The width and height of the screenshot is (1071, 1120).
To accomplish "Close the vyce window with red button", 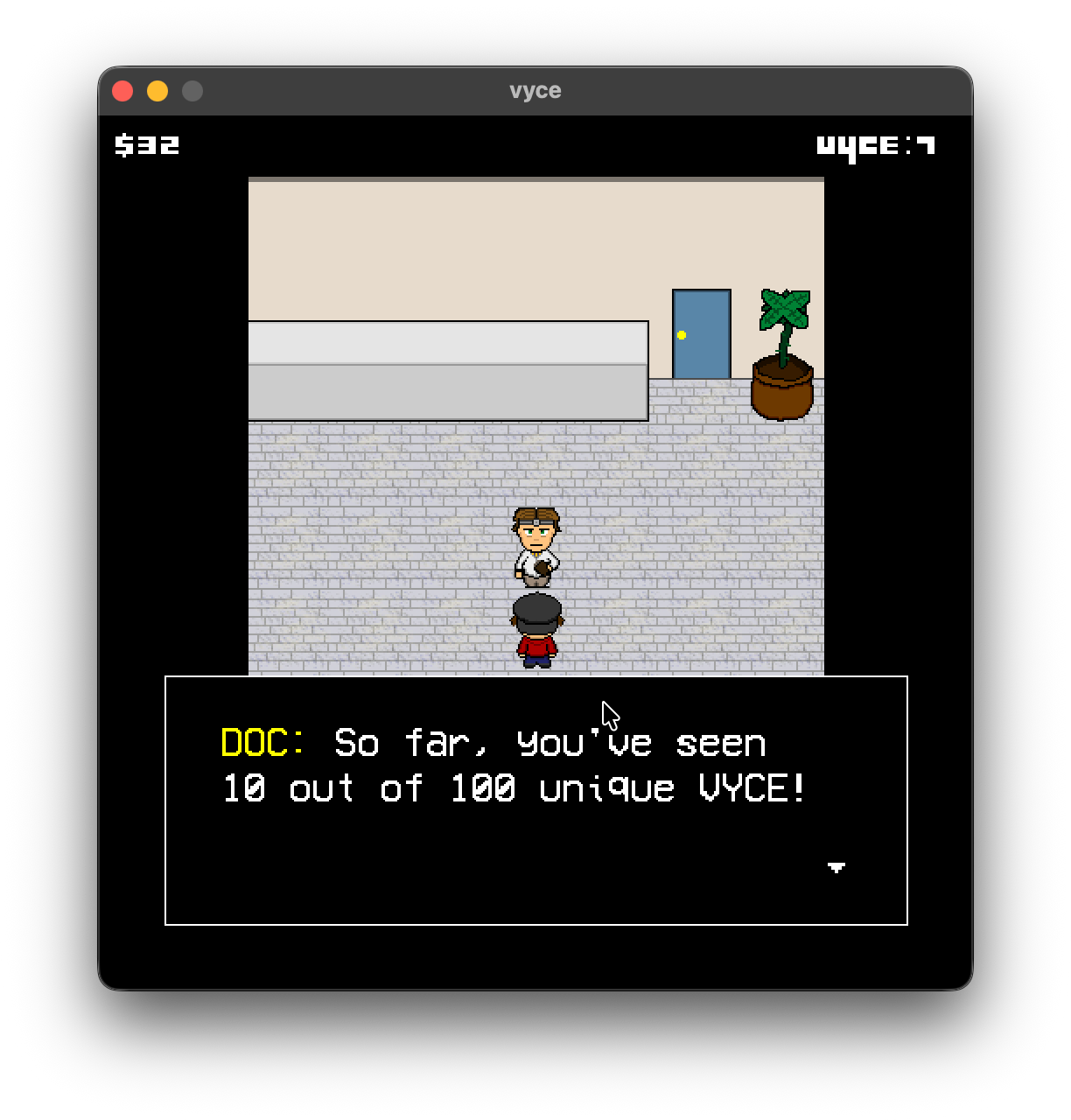I will coord(122,91).
